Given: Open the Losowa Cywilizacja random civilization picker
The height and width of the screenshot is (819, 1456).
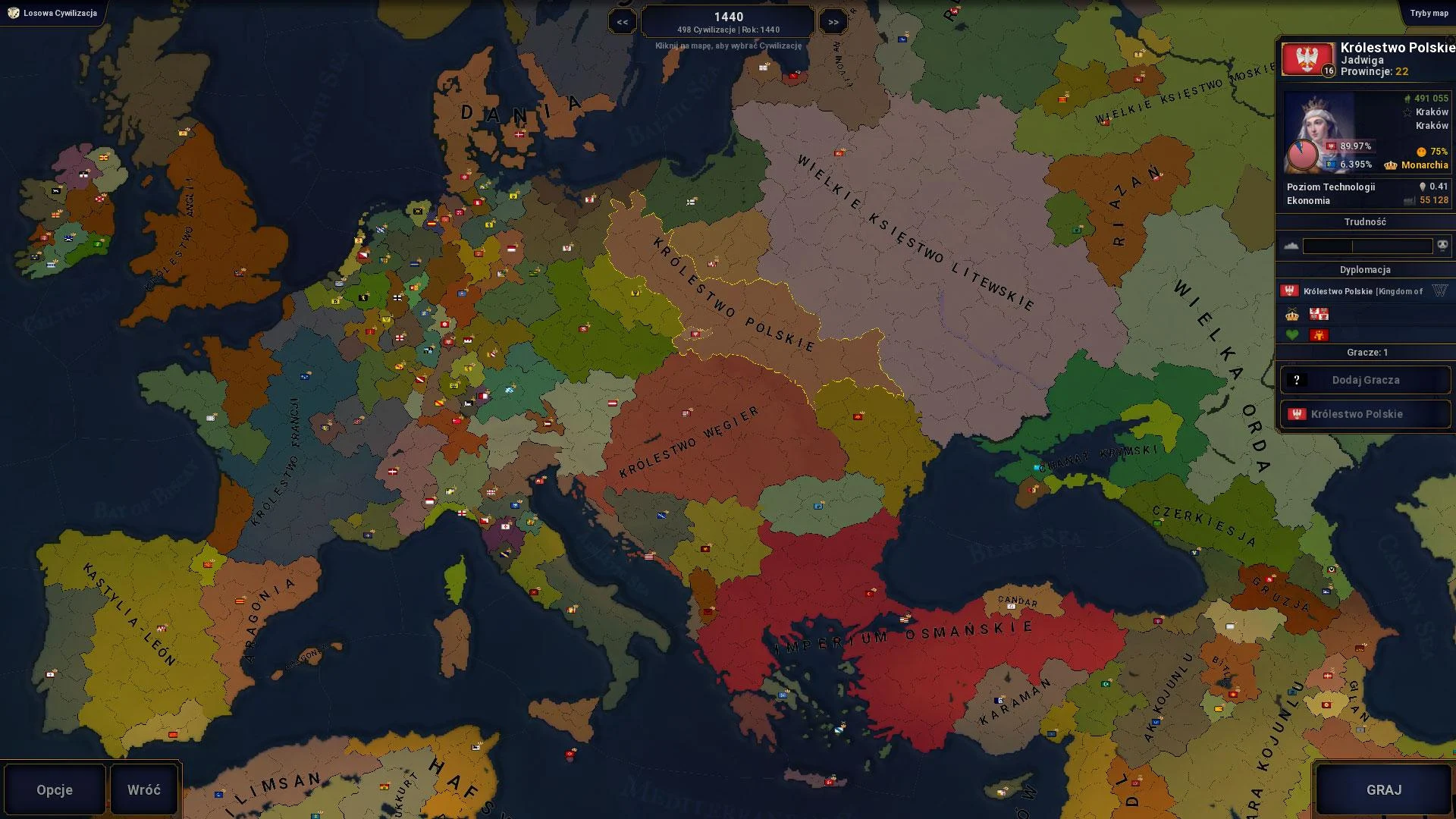Looking at the screenshot, I should (52, 12).
